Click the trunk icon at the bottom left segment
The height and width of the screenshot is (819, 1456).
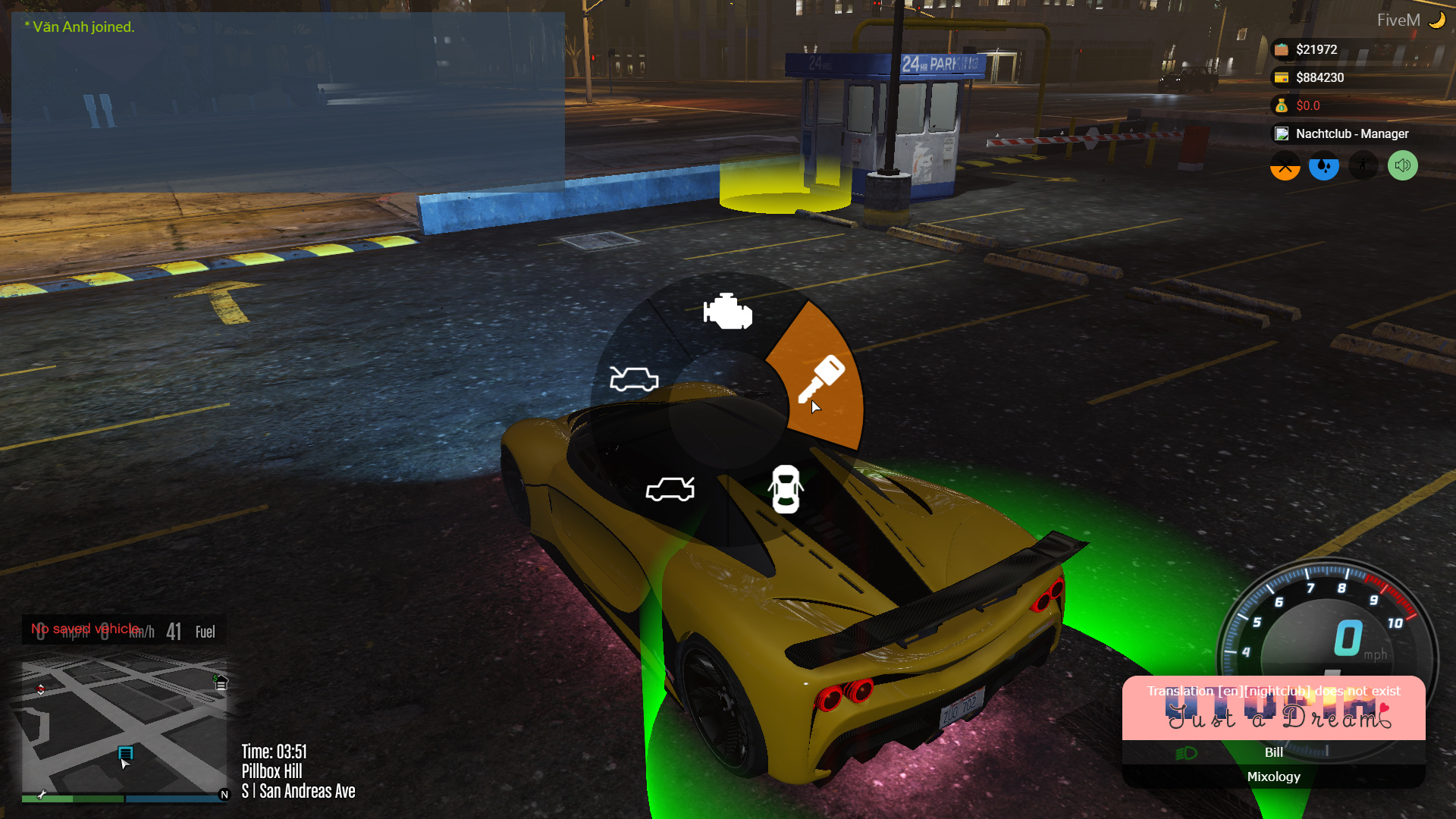point(670,489)
